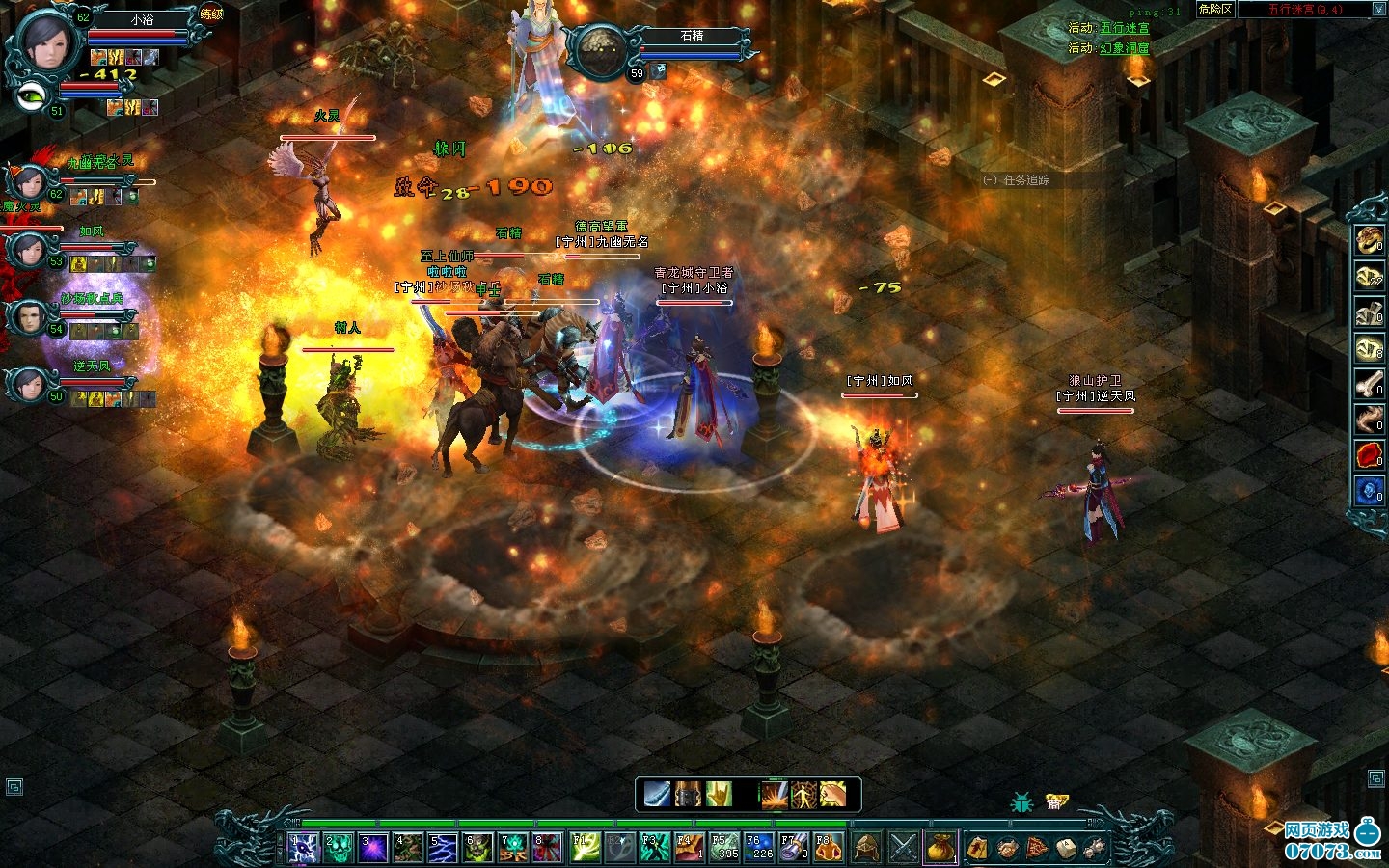Click the teal beetle bug icon

pos(1021,801)
